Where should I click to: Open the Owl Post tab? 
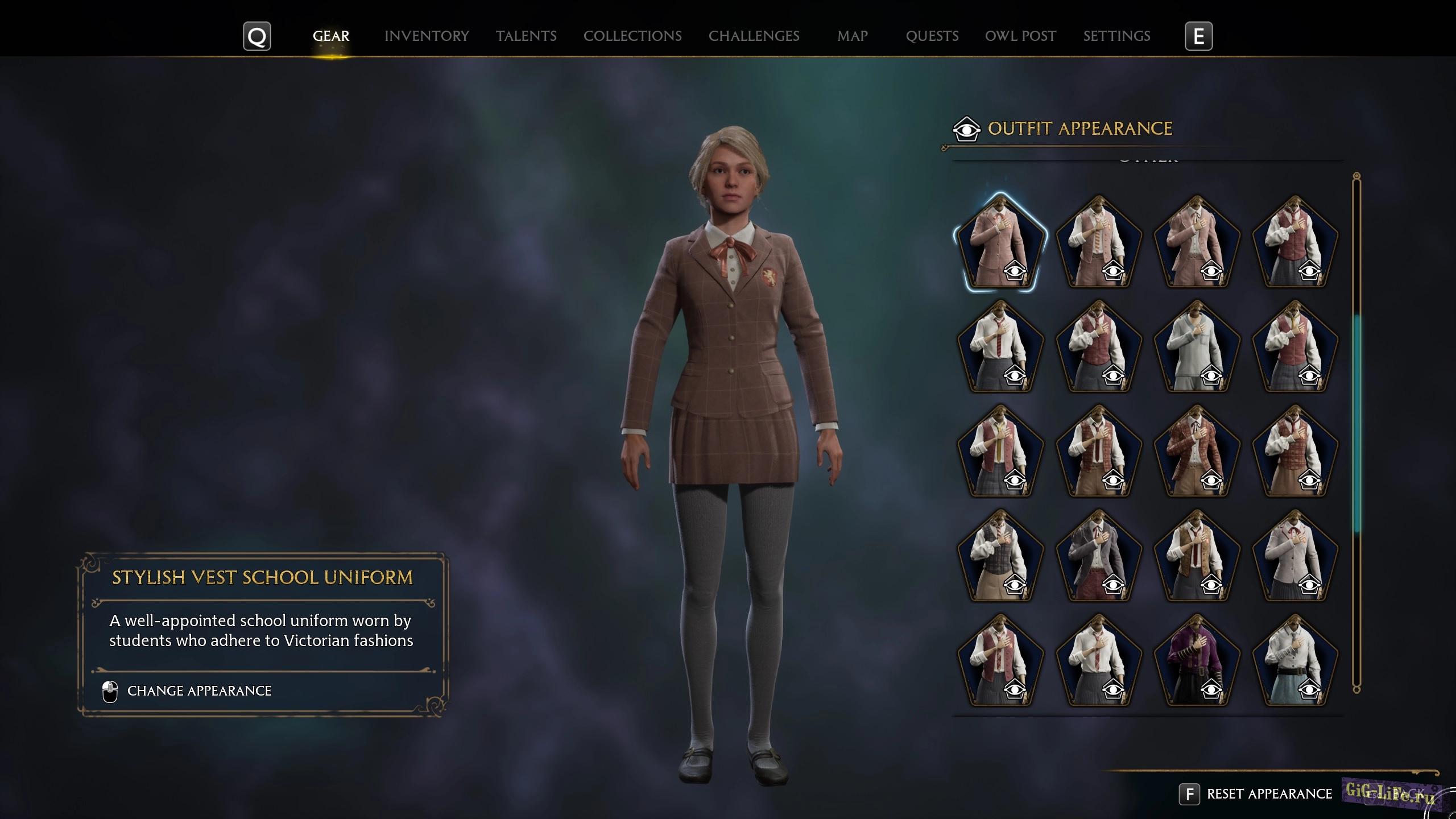tap(1020, 36)
